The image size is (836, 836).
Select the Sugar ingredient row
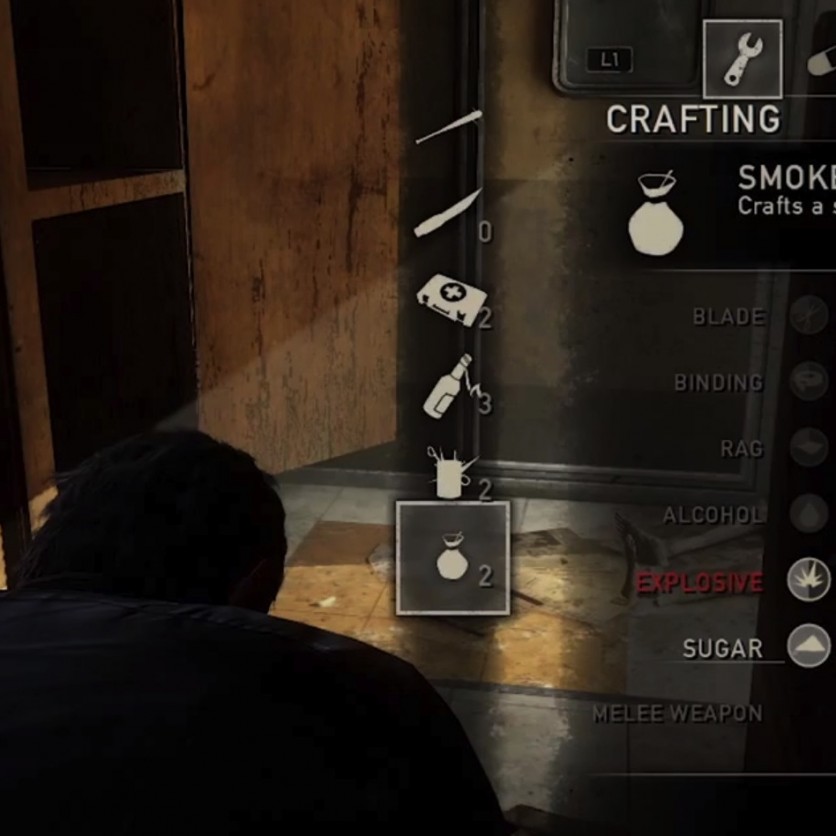(722, 648)
